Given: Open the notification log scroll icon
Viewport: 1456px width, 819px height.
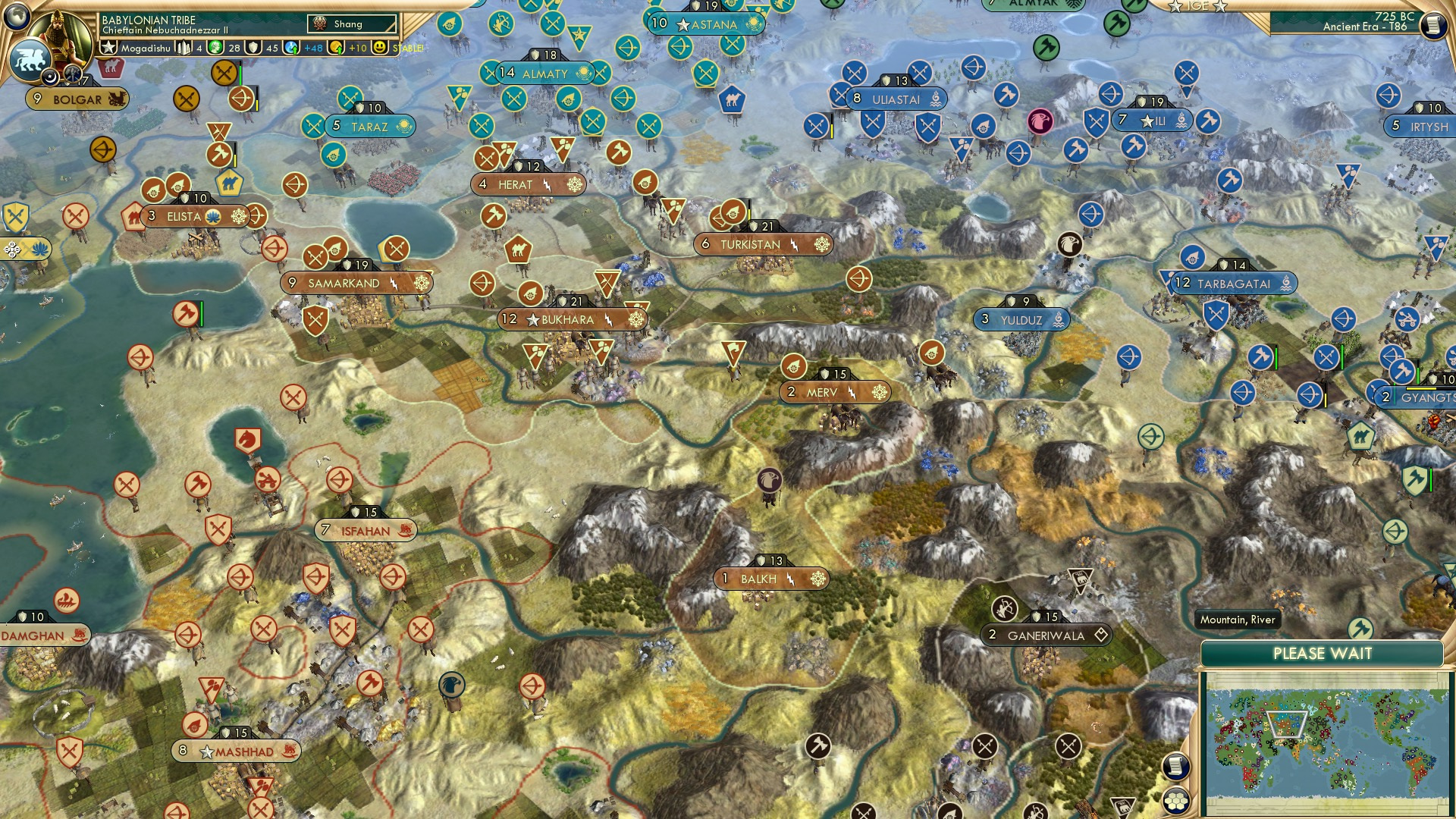Looking at the screenshot, I should point(1434,25).
